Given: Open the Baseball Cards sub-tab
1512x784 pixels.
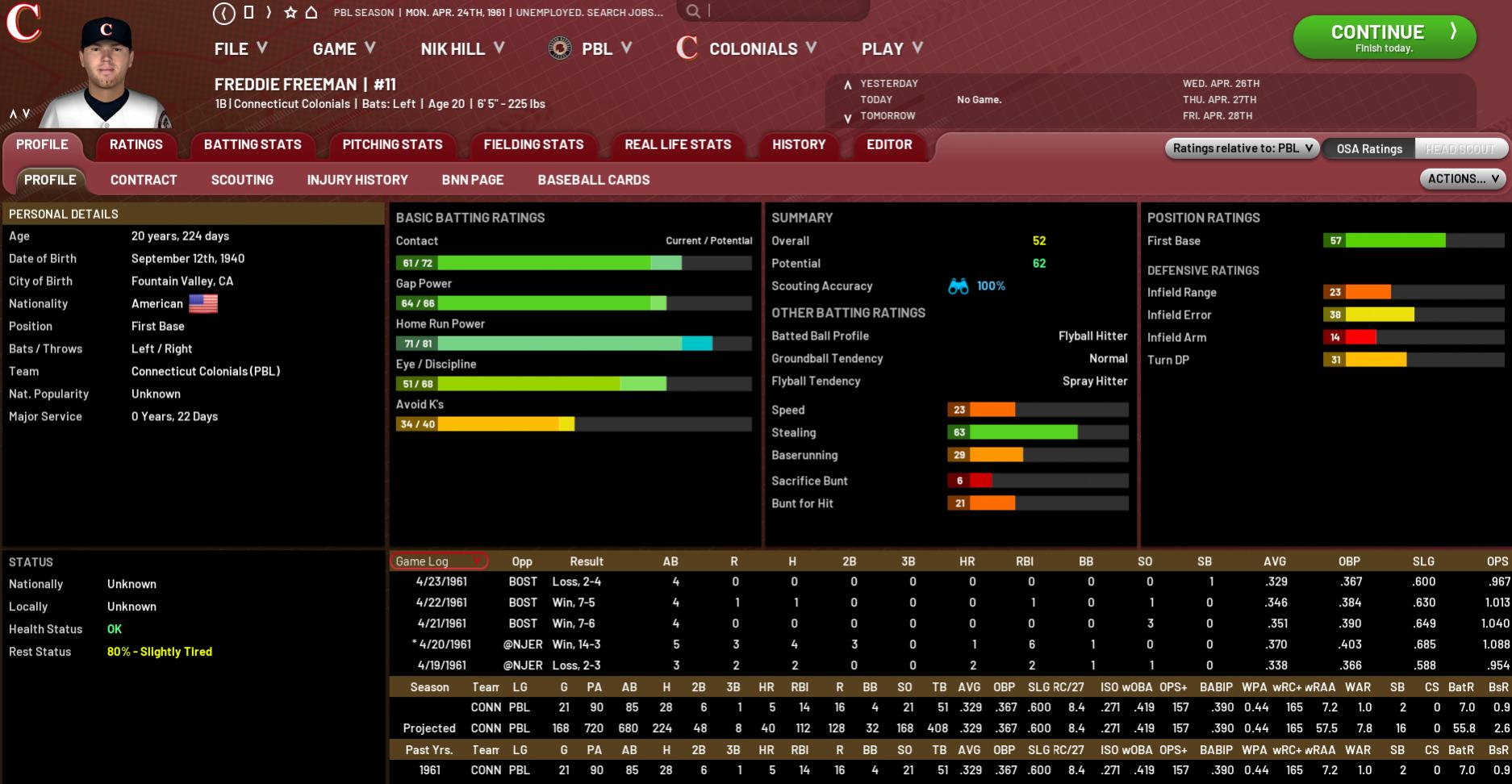Looking at the screenshot, I should click(594, 180).
